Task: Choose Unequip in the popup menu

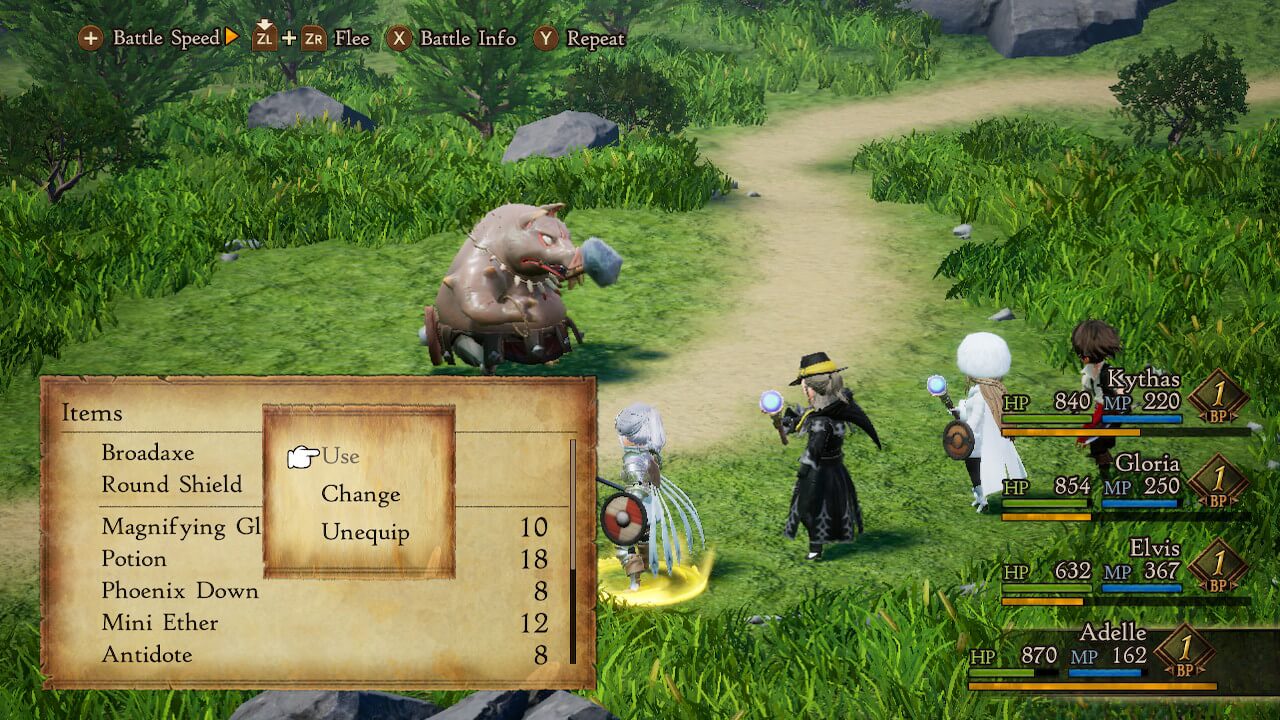Action: click(x=365, y=532)
